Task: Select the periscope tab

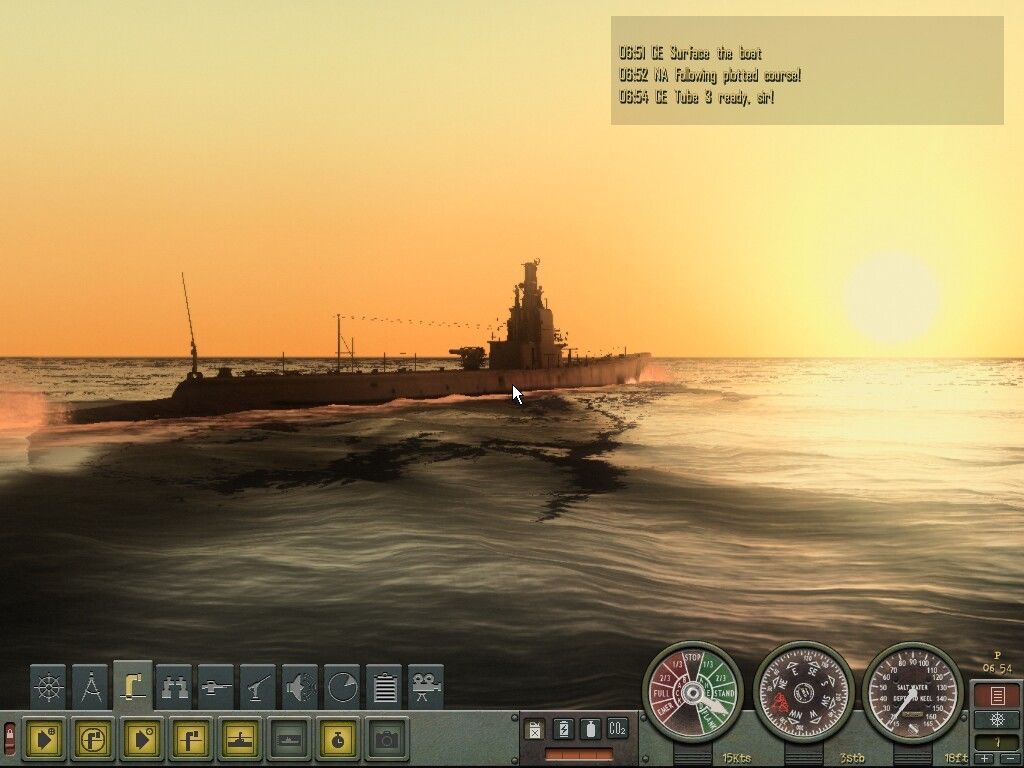Action: tap(132, 685)
